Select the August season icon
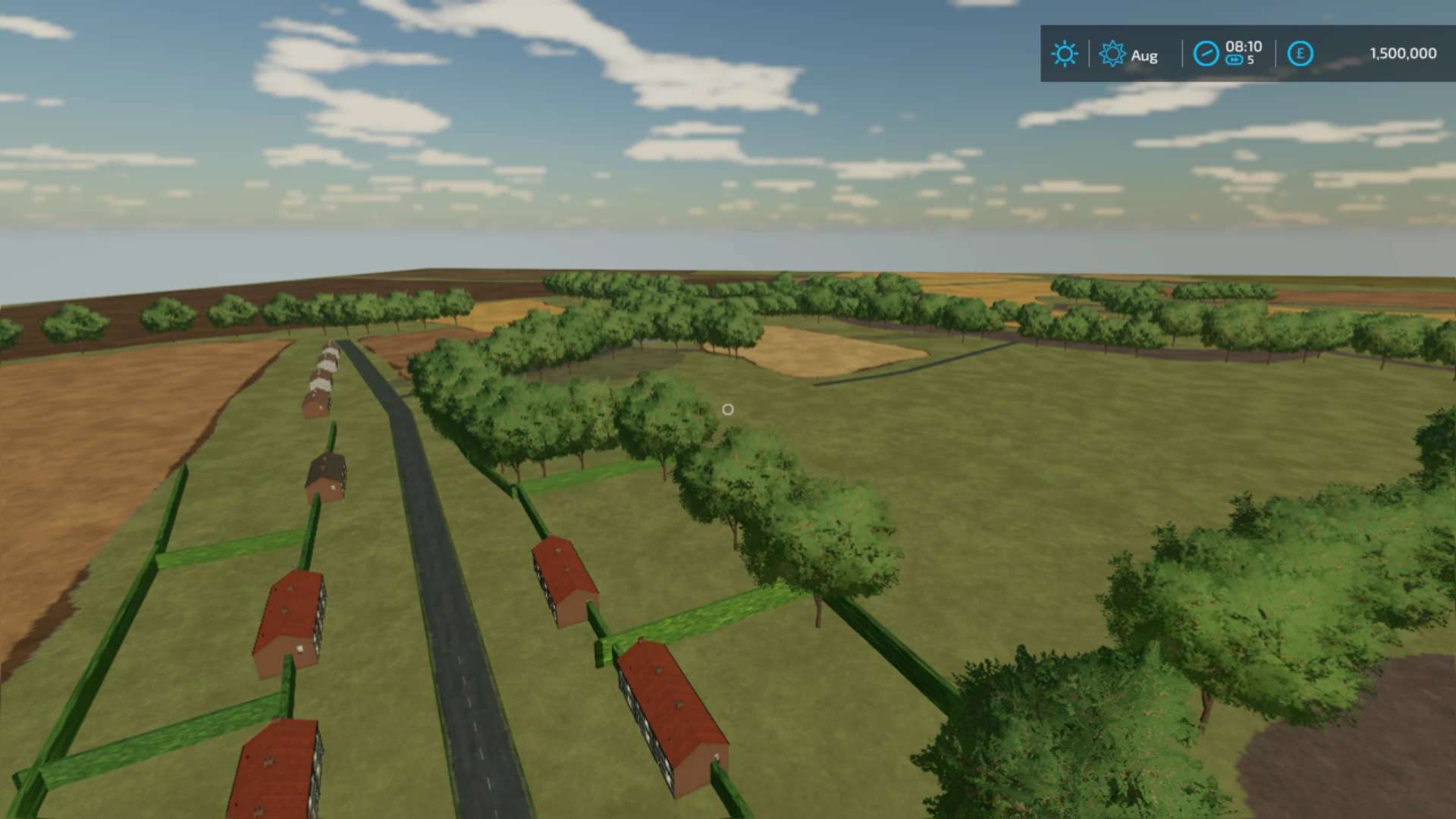This screenshot has width=1456, height=819. [x=1112, y=54]
